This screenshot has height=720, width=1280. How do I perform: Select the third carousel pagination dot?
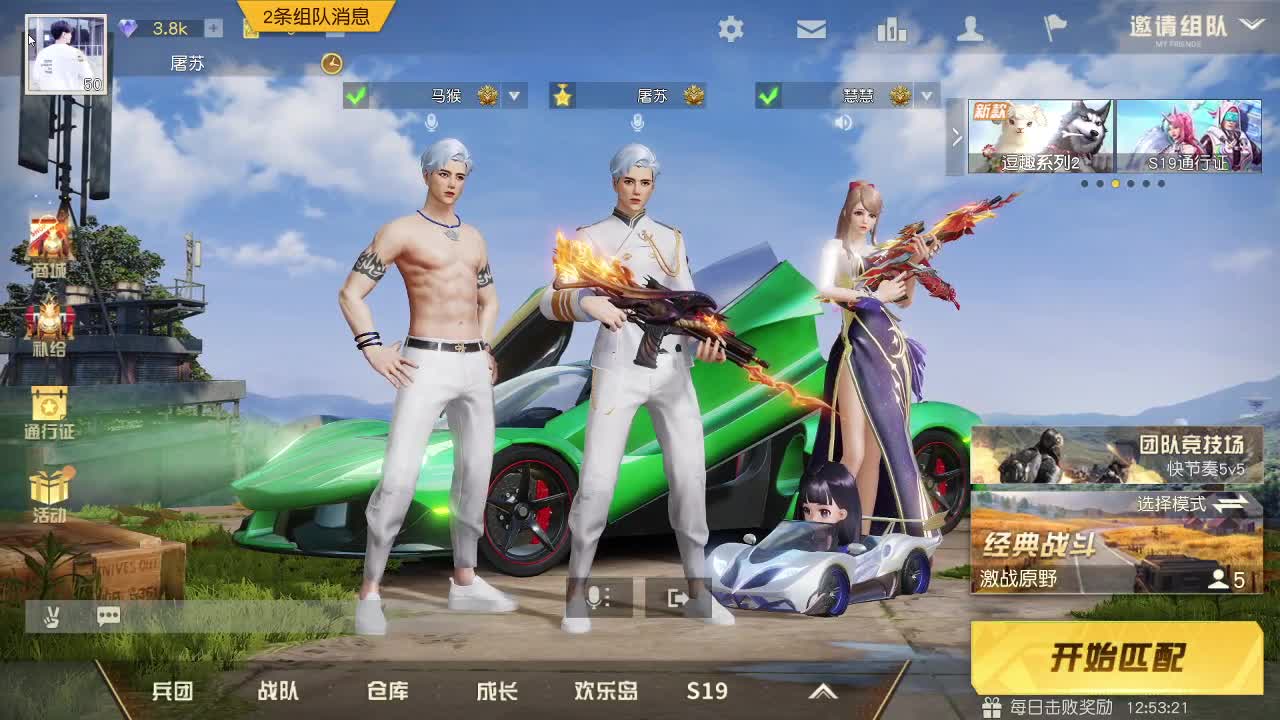[x=1115, y=183]
